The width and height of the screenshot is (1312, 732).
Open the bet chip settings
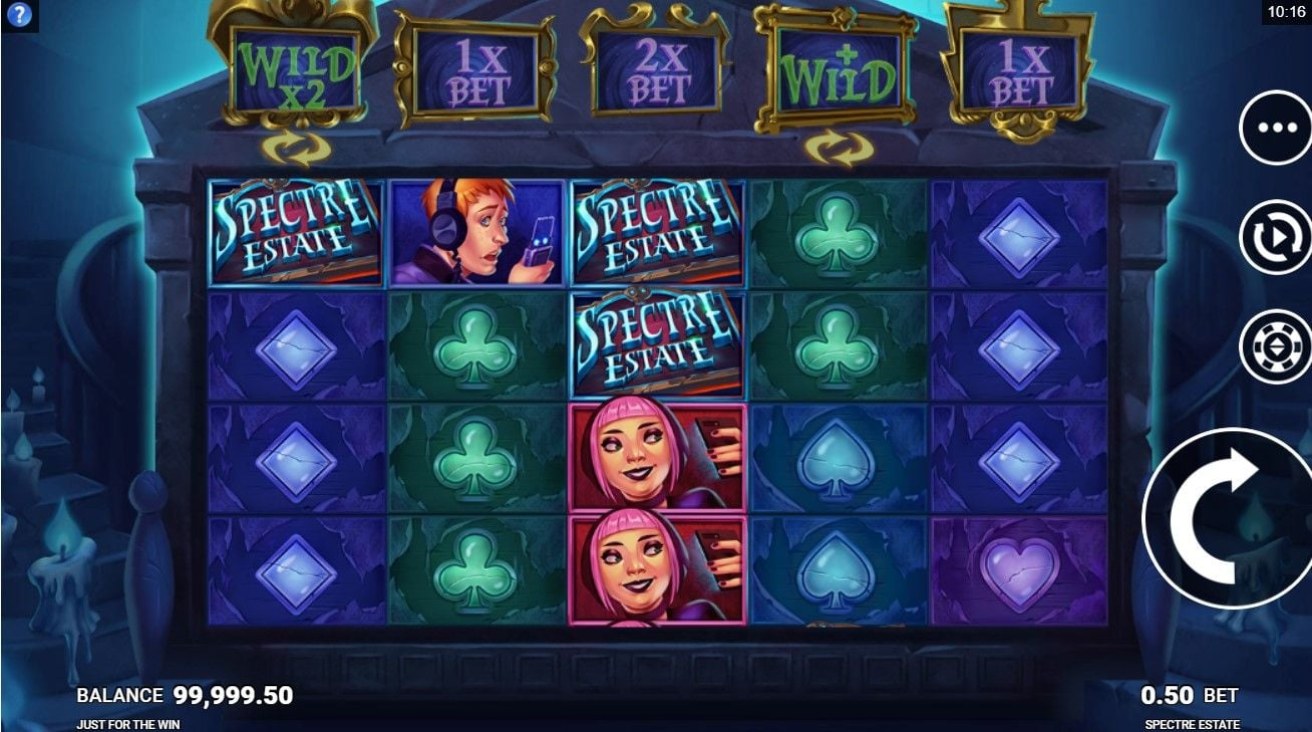pos(1275,347)
